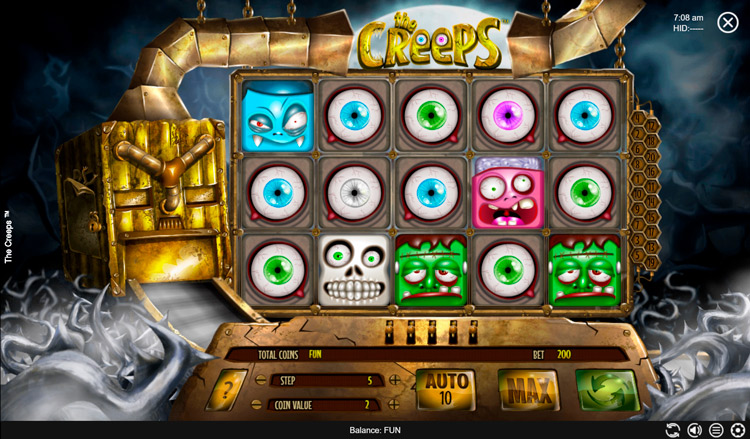Image resolution: width=750 pixels, height=439 pixels.
Task: Decrease the Step value
Action: [x=260, y=380]
